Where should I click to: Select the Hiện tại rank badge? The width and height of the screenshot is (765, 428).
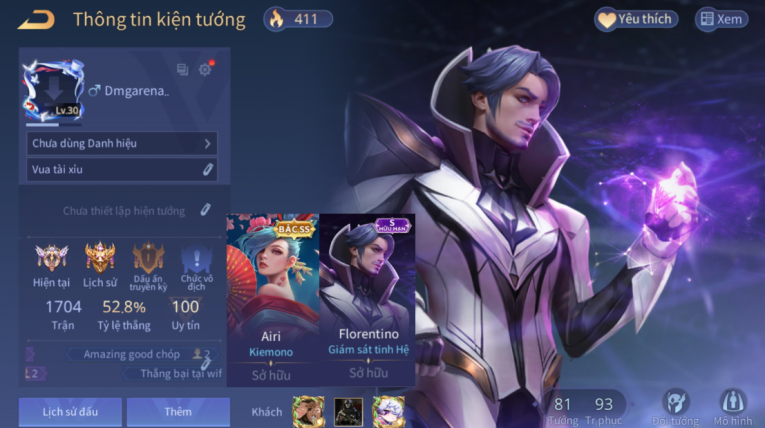(51, 263)
